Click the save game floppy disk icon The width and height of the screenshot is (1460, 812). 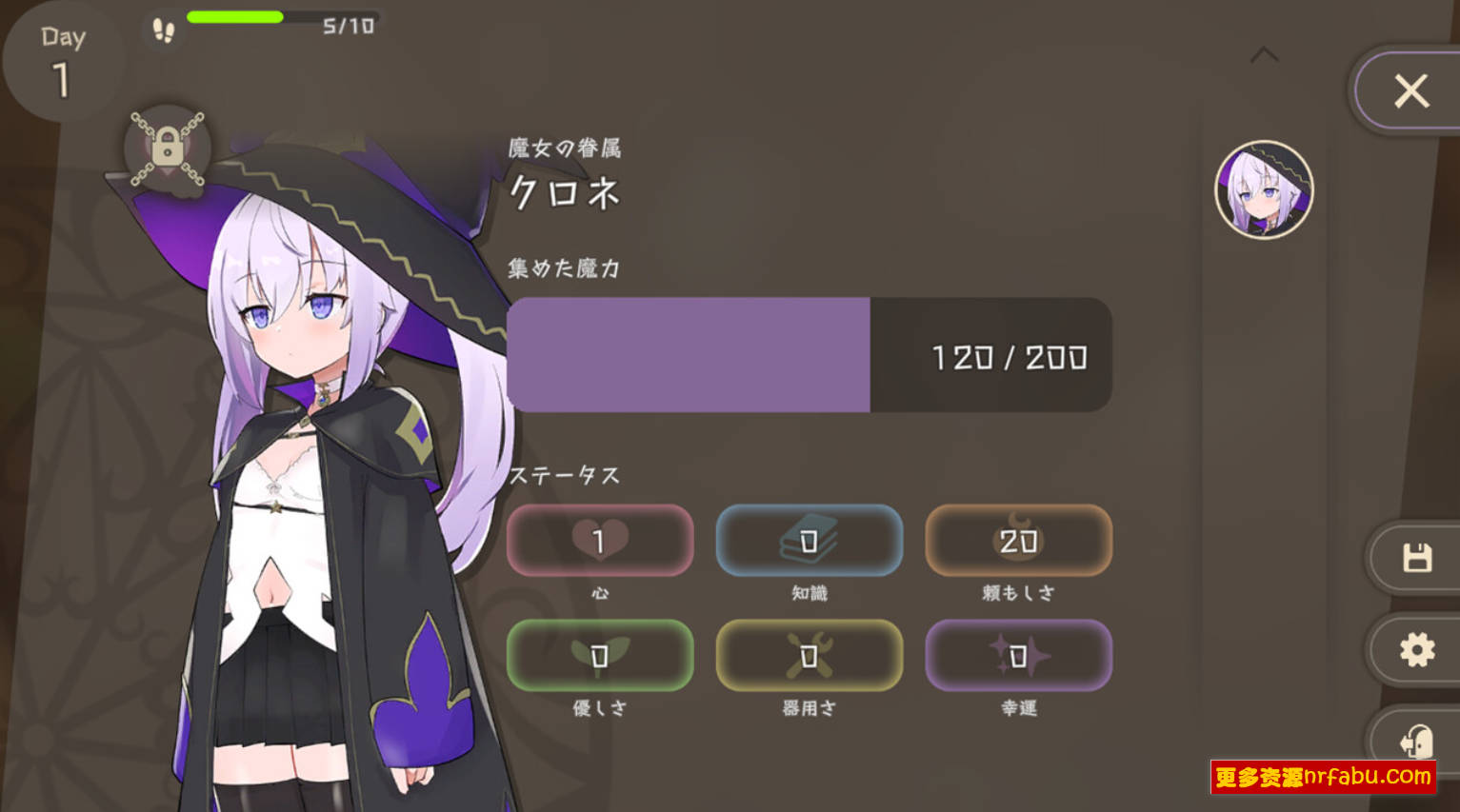(x=1416, y=556)
